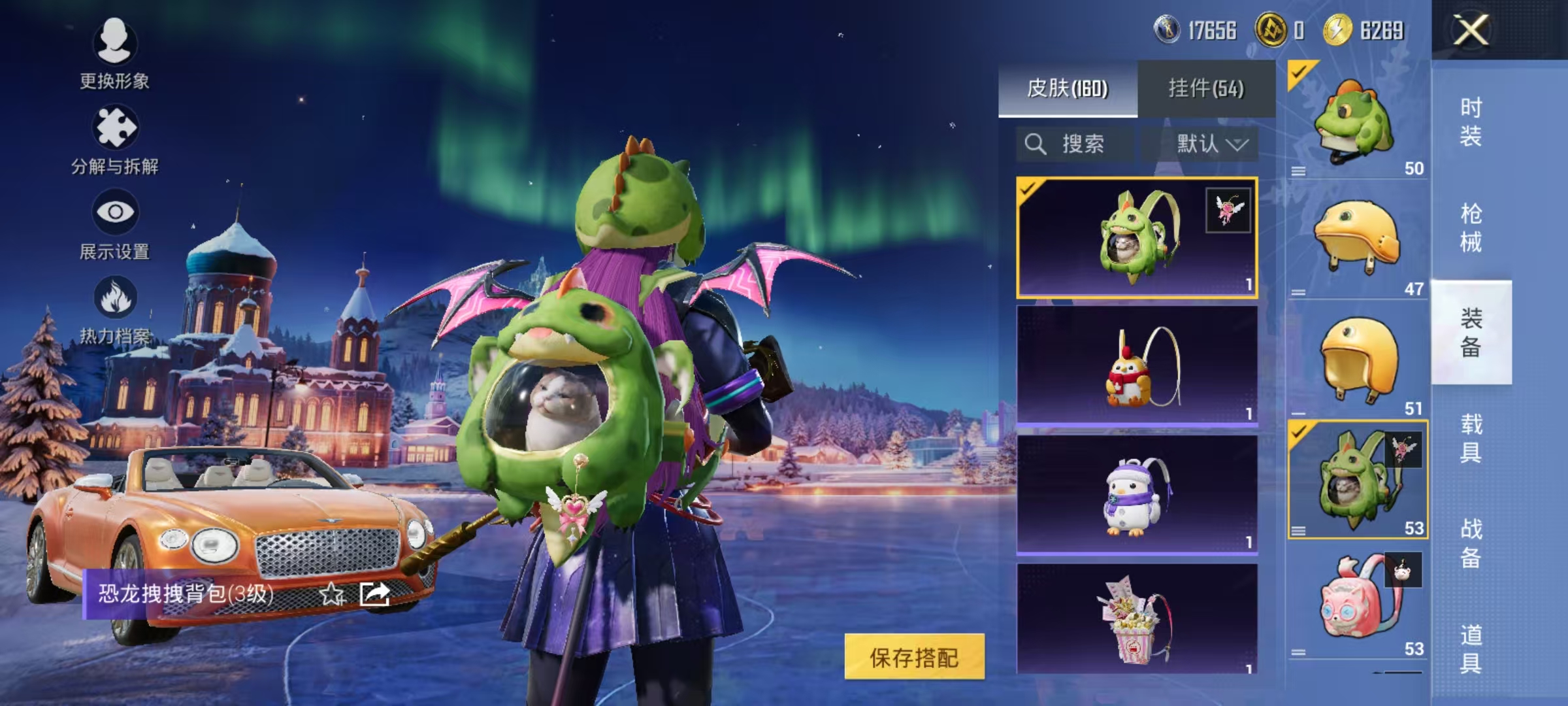Viewport: 1568px width, 706px height.
Task: Choose the purple-hat penguin backpack skin
Action: click(1137, 495)
